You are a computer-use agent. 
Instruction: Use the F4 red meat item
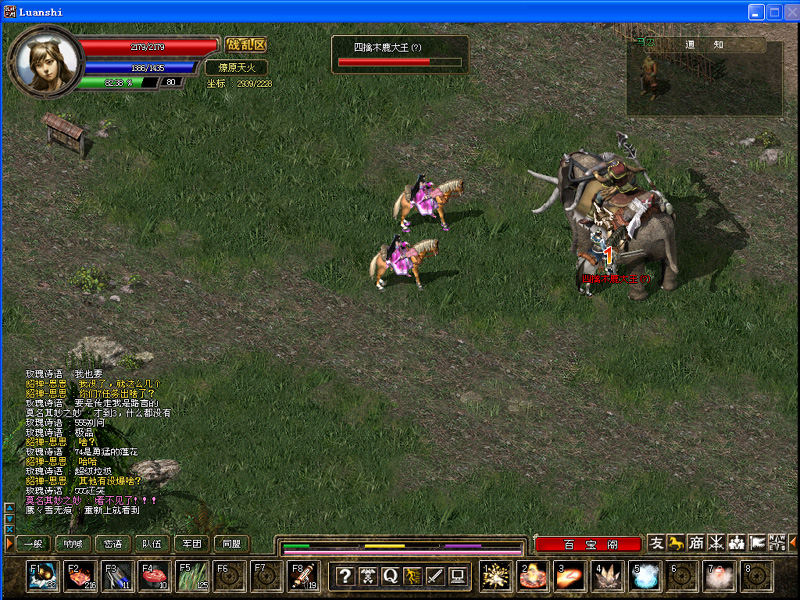[x=154, y=576]
